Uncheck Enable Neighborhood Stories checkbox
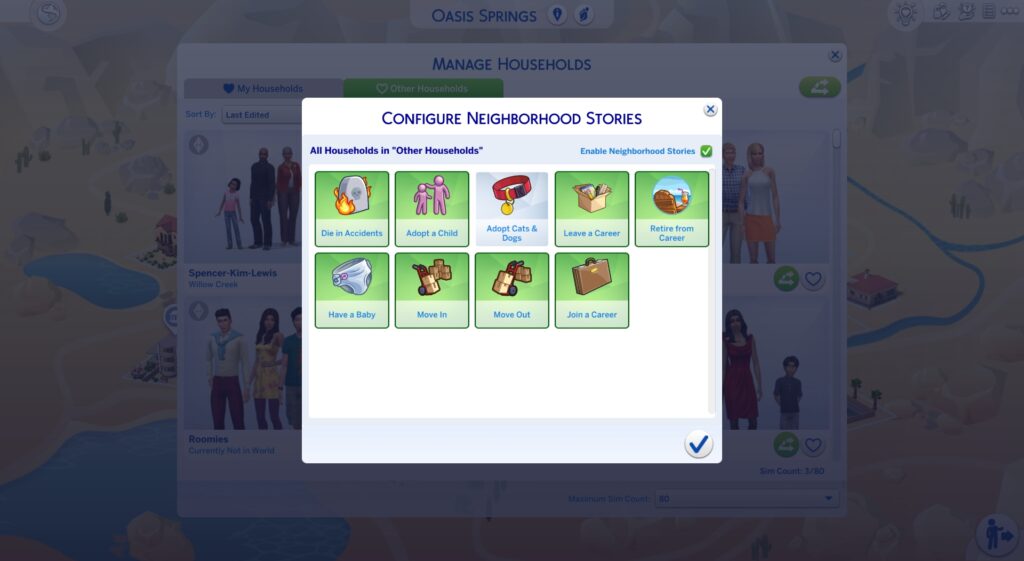The width and height of the screenshot is (1024, 561). (x=706, y=151)
